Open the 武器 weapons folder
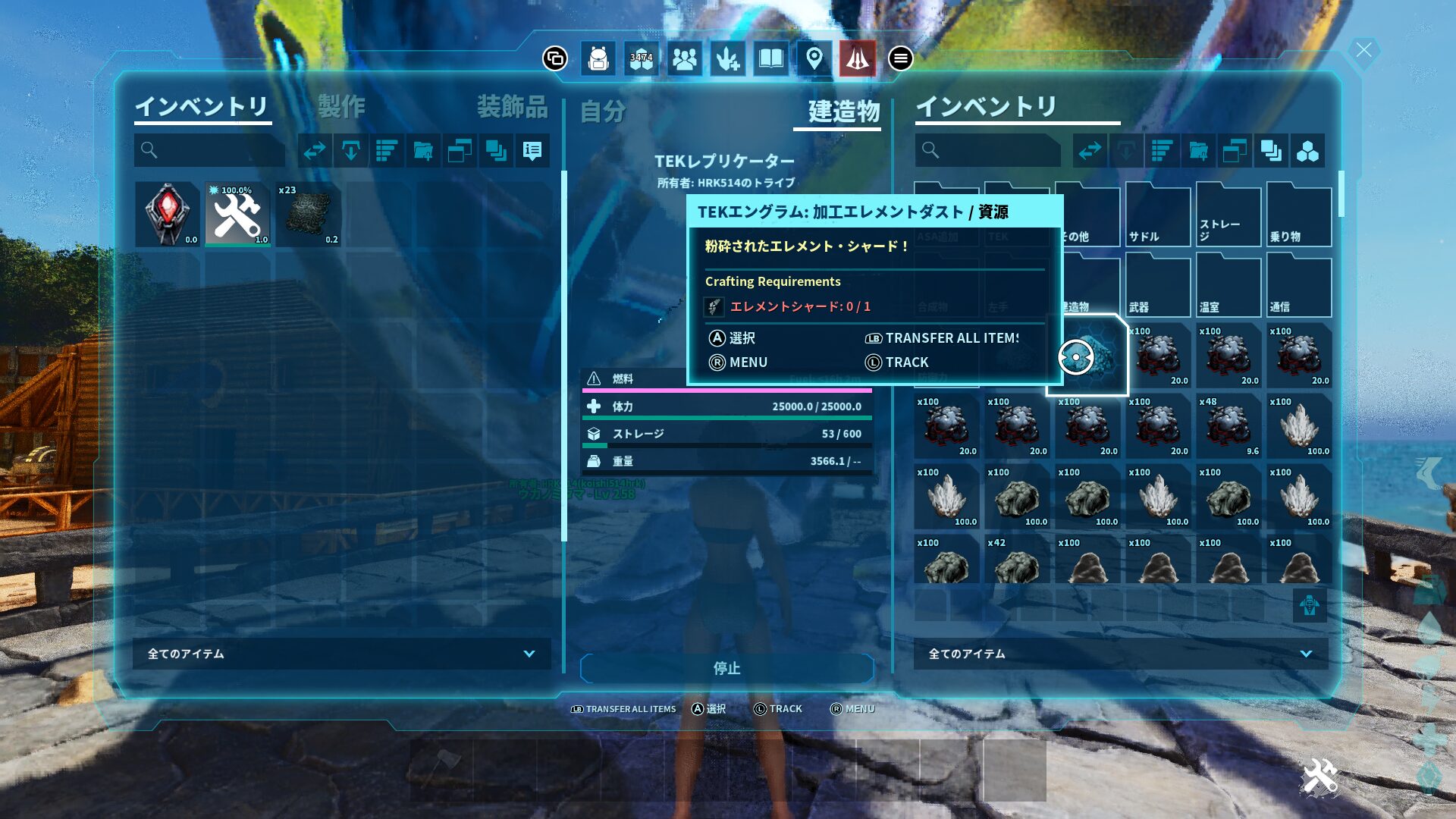The image size is (1456, 819). 1157,287
